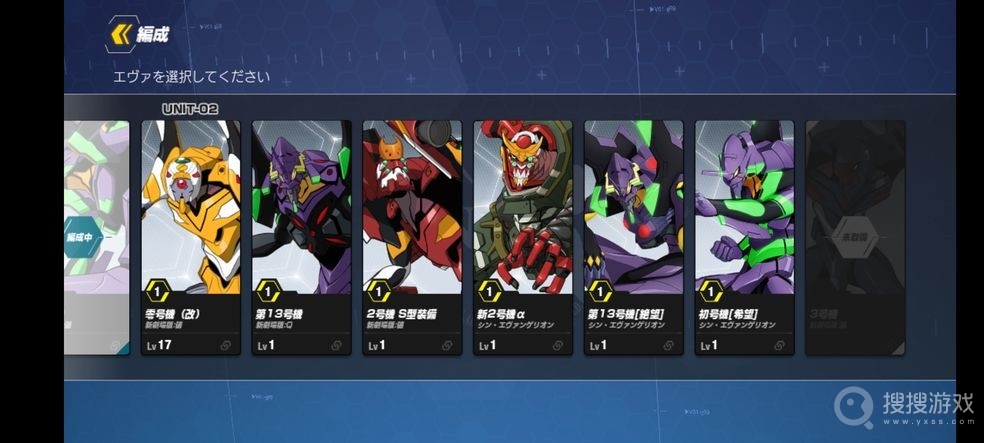Choose the 第13号機 Lv1 card from 新劇場版:Q
Image resolution: width=984 pixels, height=443 pixels.
pyautogui.click(x=301, y=237)
